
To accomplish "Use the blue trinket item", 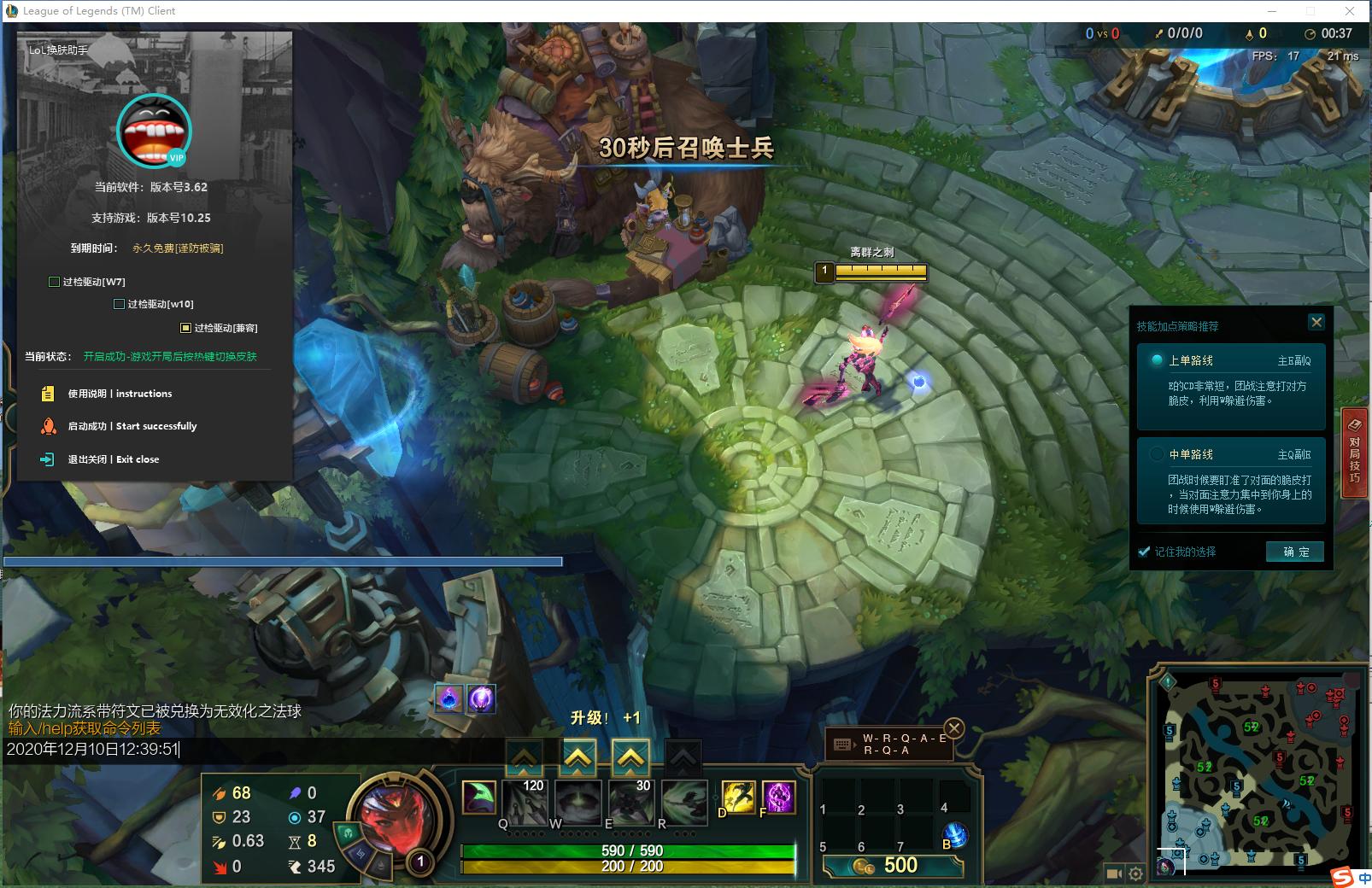I will pyautogui.click(x=956, y=834).
